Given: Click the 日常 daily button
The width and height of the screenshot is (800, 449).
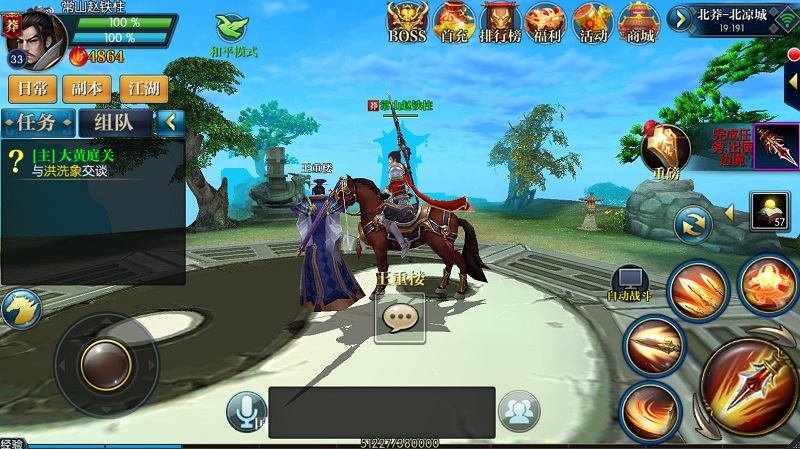Looking at the screenshot, I should pyautogui.click(x=32, y=88).
